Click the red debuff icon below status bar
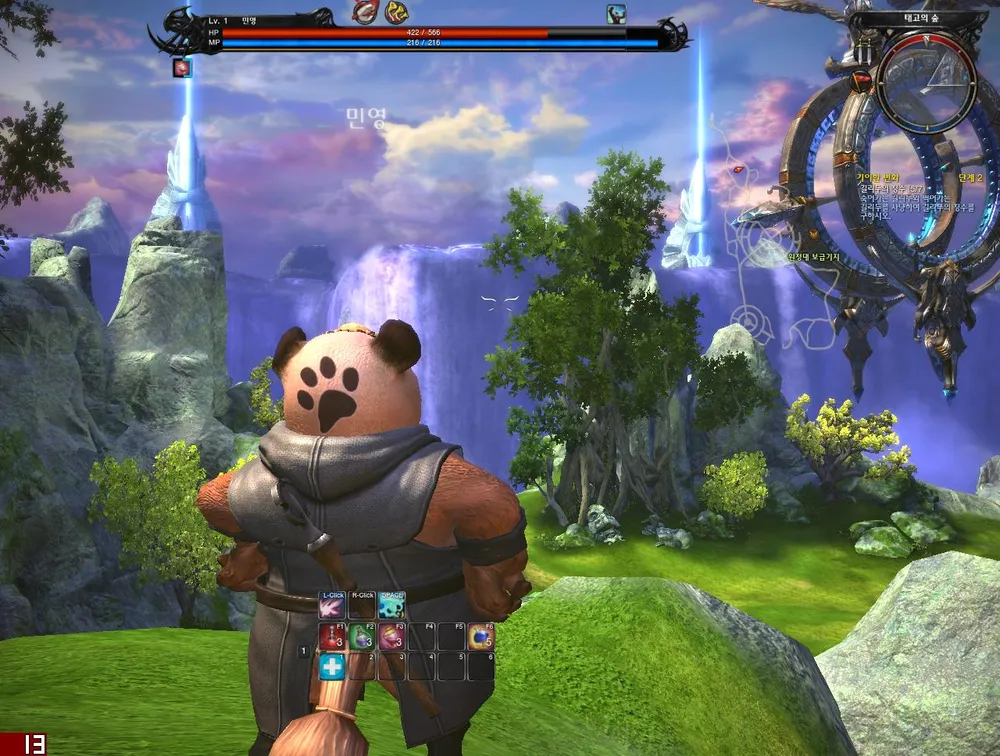The image size is (1000, 756). pyautogui.click(x=182, y=67)
